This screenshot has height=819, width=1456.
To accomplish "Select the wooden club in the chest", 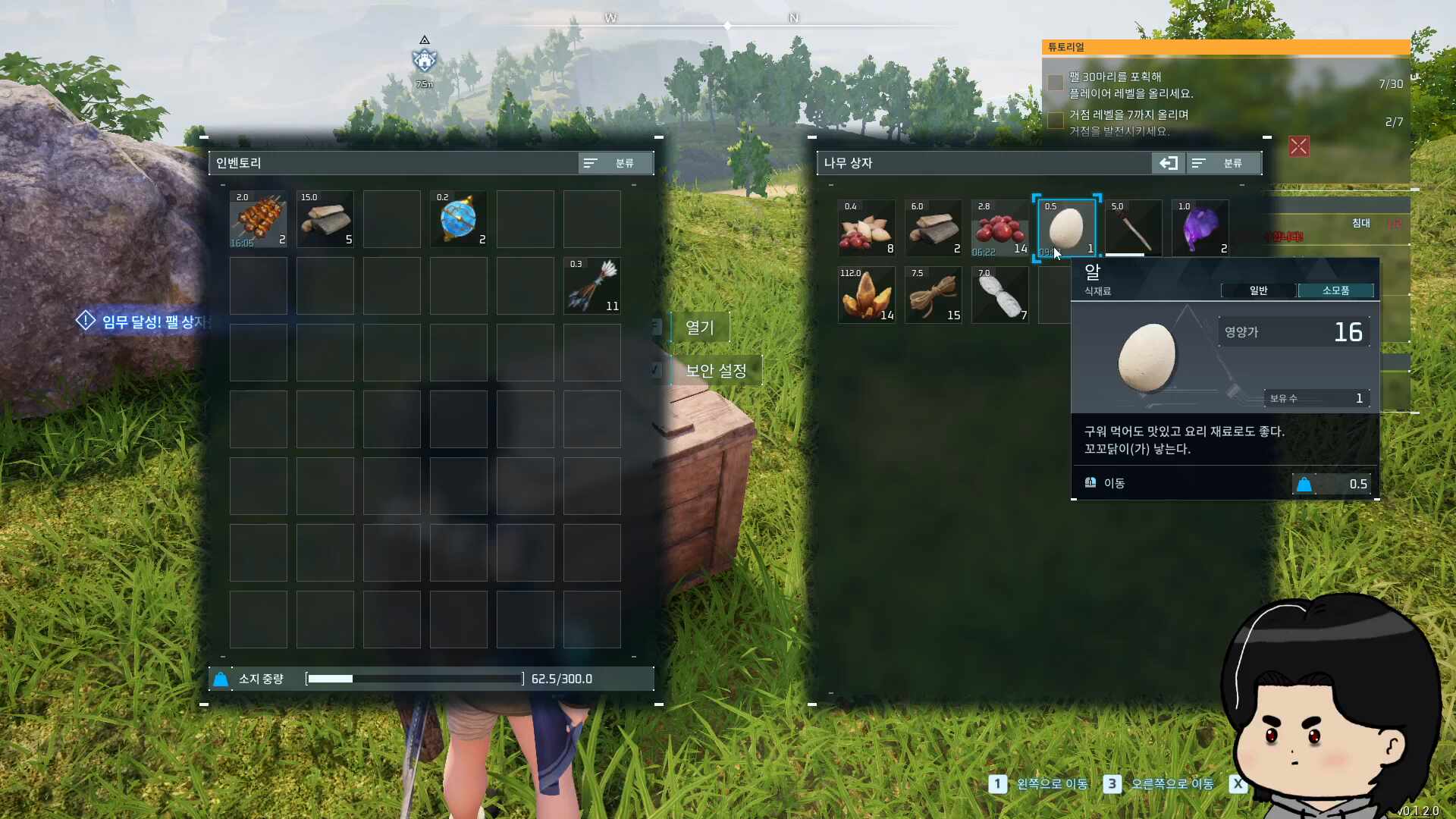I will [1134, 228].
